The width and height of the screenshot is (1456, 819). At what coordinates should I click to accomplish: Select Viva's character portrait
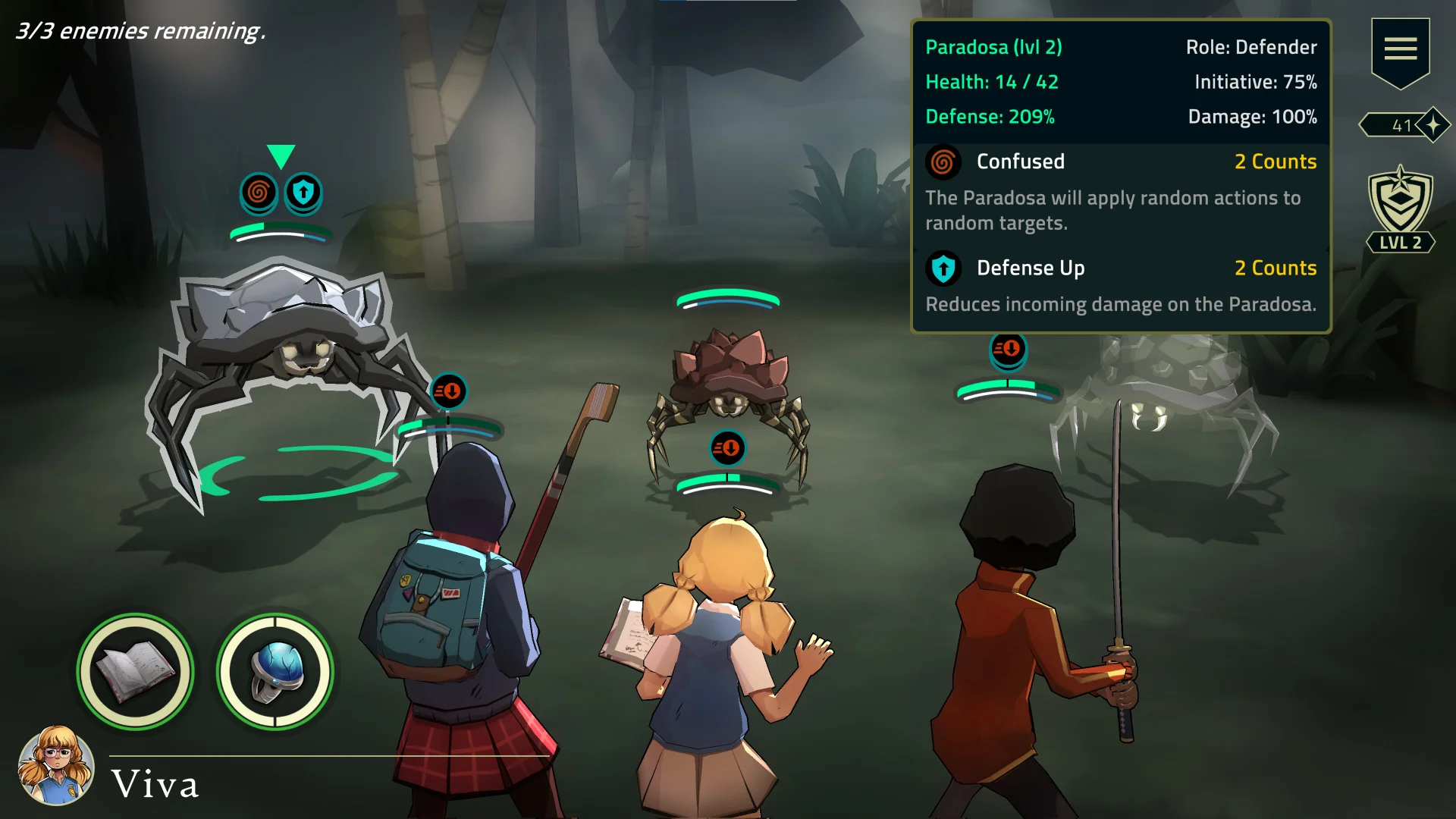pyautogui.click(x=56, y=766)
